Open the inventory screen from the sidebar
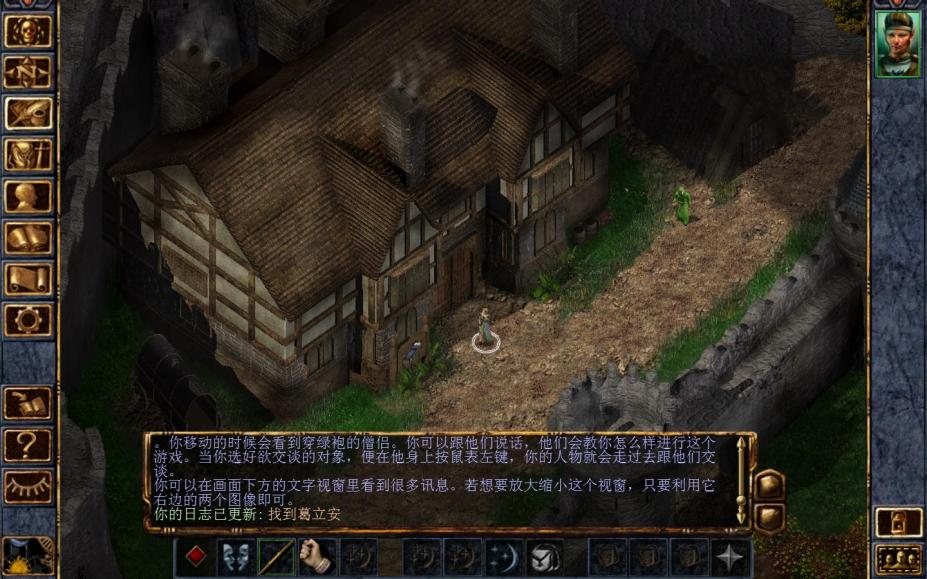This screenshot has width=927, height=579. click(x=28, y=155)
